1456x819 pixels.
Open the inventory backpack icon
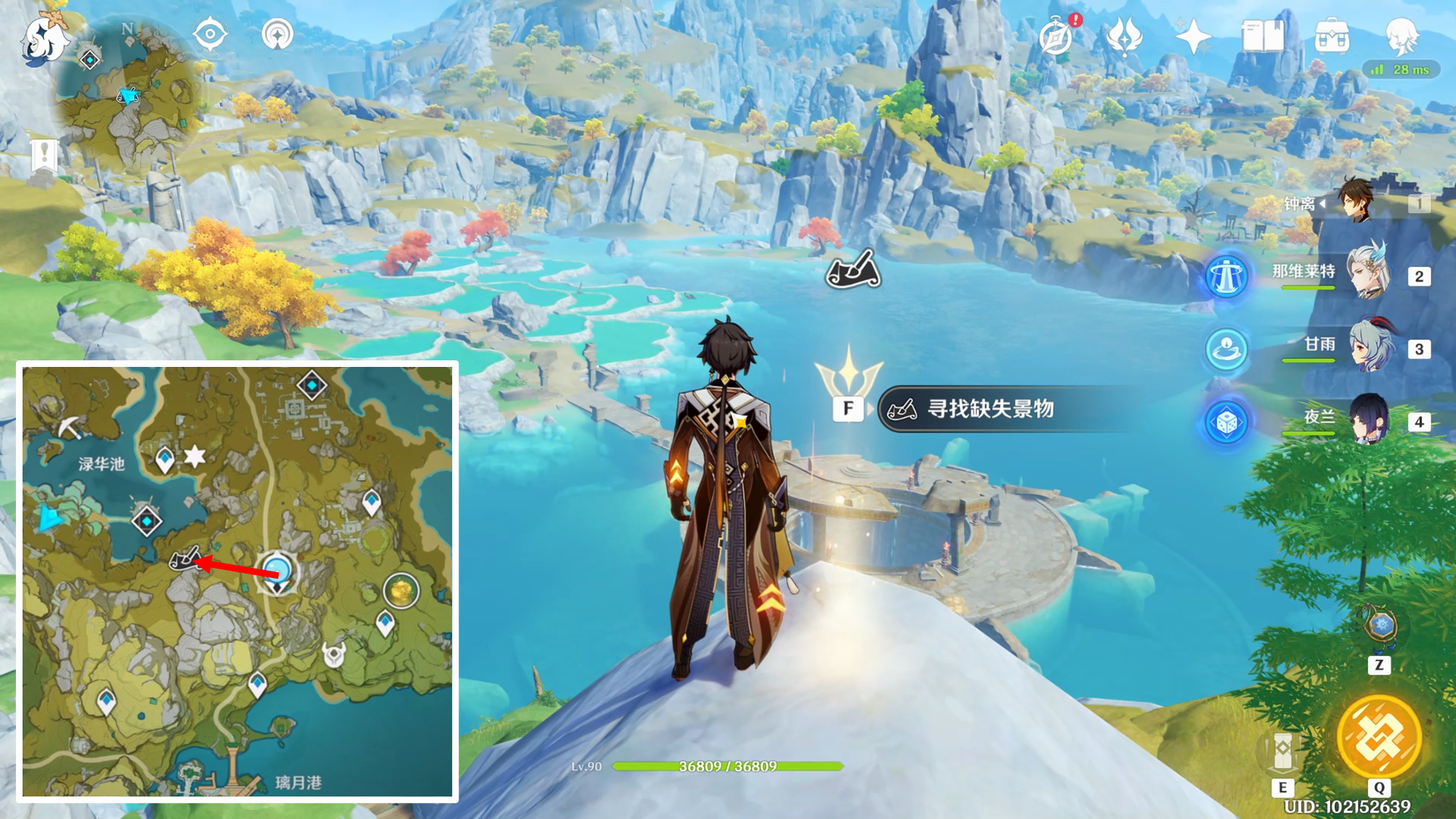click(x=1332, y=36)
